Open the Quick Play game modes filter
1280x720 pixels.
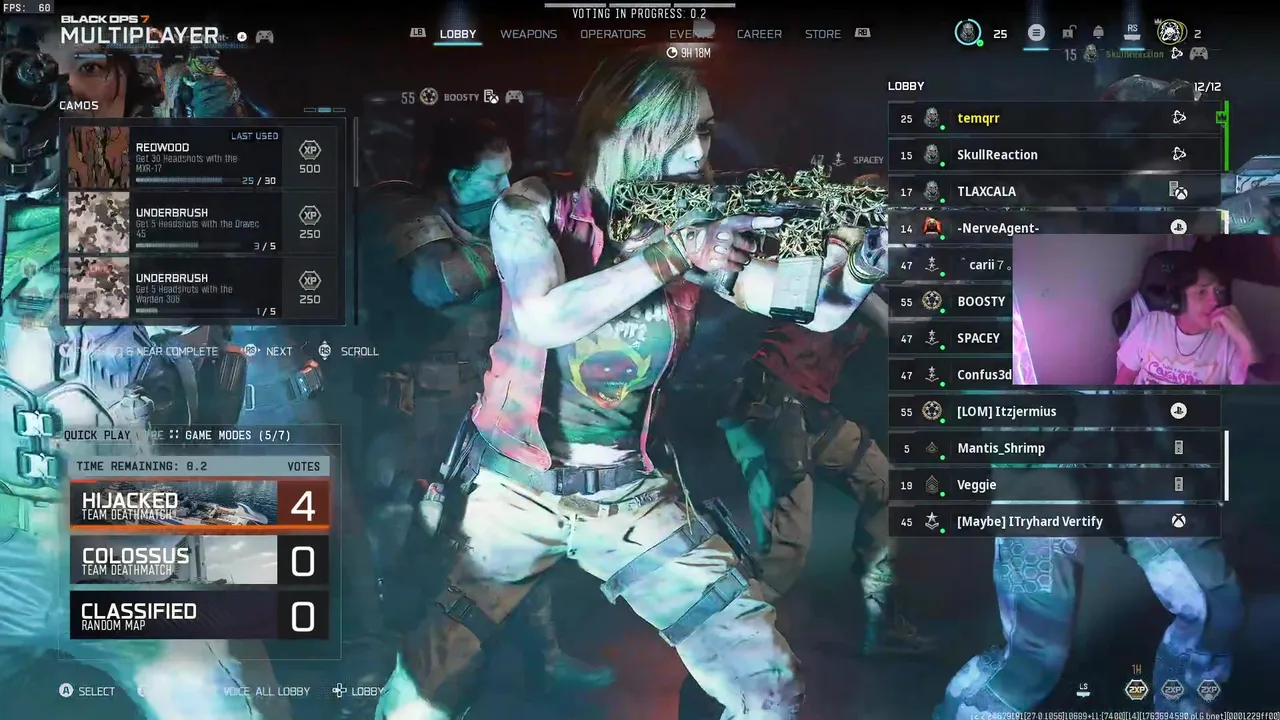click(x=177, y=435)
